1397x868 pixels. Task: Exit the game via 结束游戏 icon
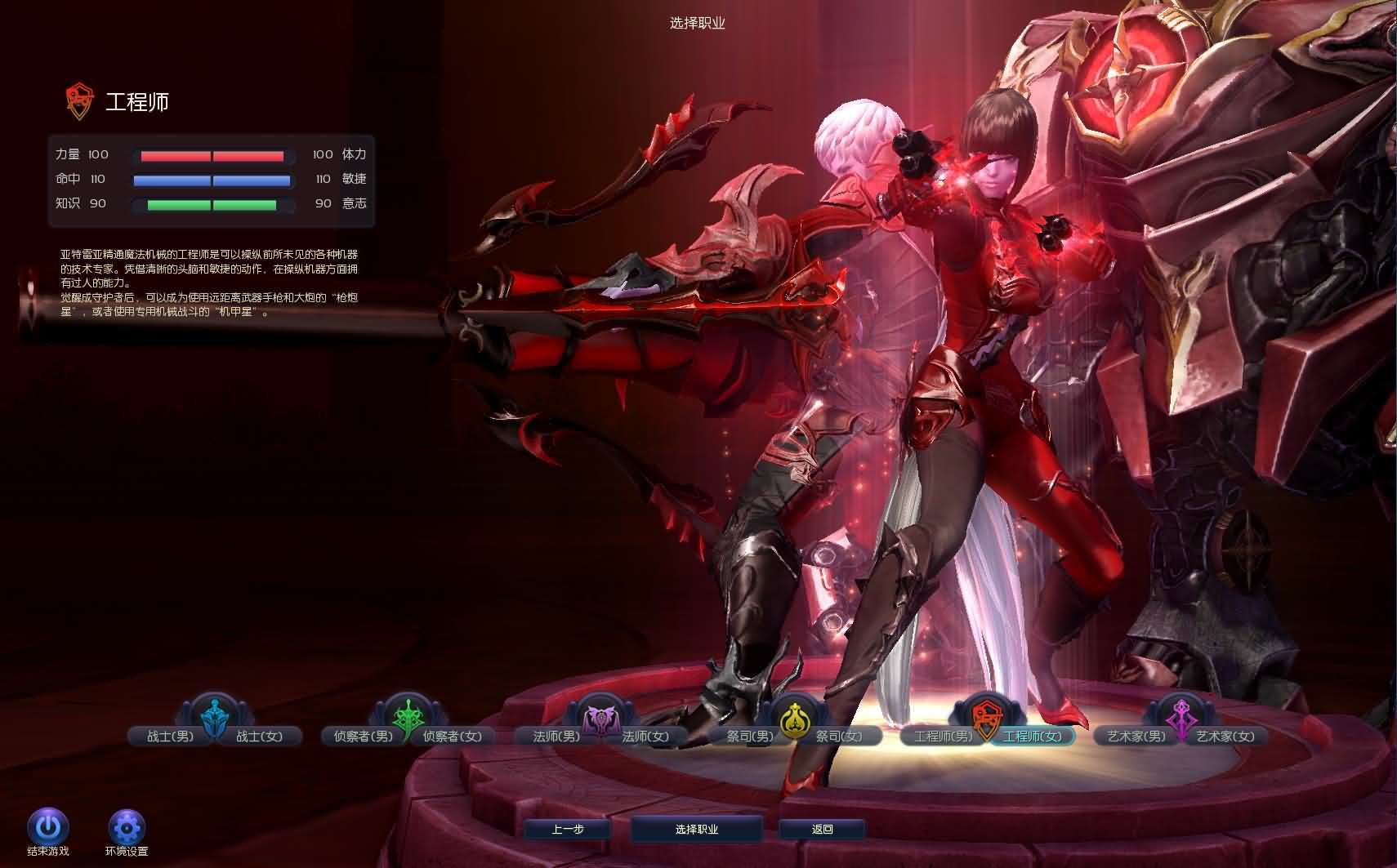(48, 829)
